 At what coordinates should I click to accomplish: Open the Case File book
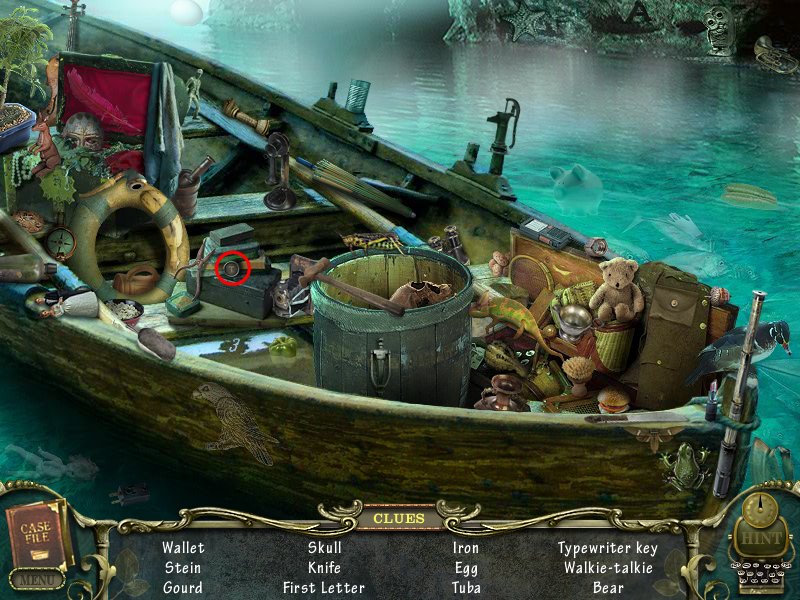coord(38,534)
